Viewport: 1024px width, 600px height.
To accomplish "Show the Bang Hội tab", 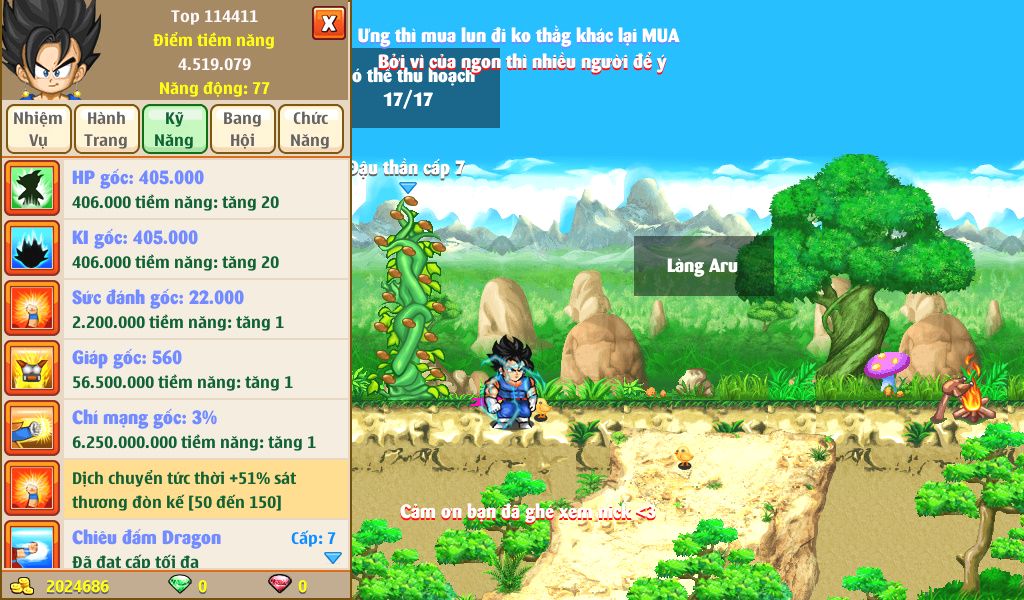I will click(242, 129).
